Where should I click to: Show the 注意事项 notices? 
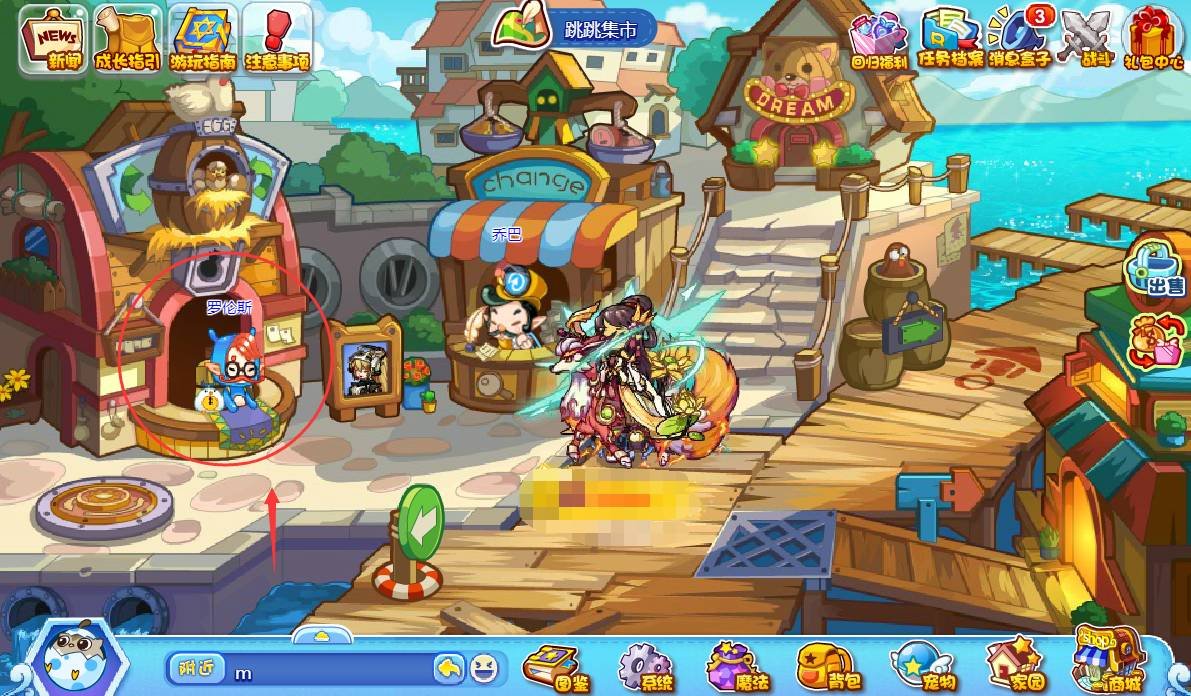(x=276, y=40)
